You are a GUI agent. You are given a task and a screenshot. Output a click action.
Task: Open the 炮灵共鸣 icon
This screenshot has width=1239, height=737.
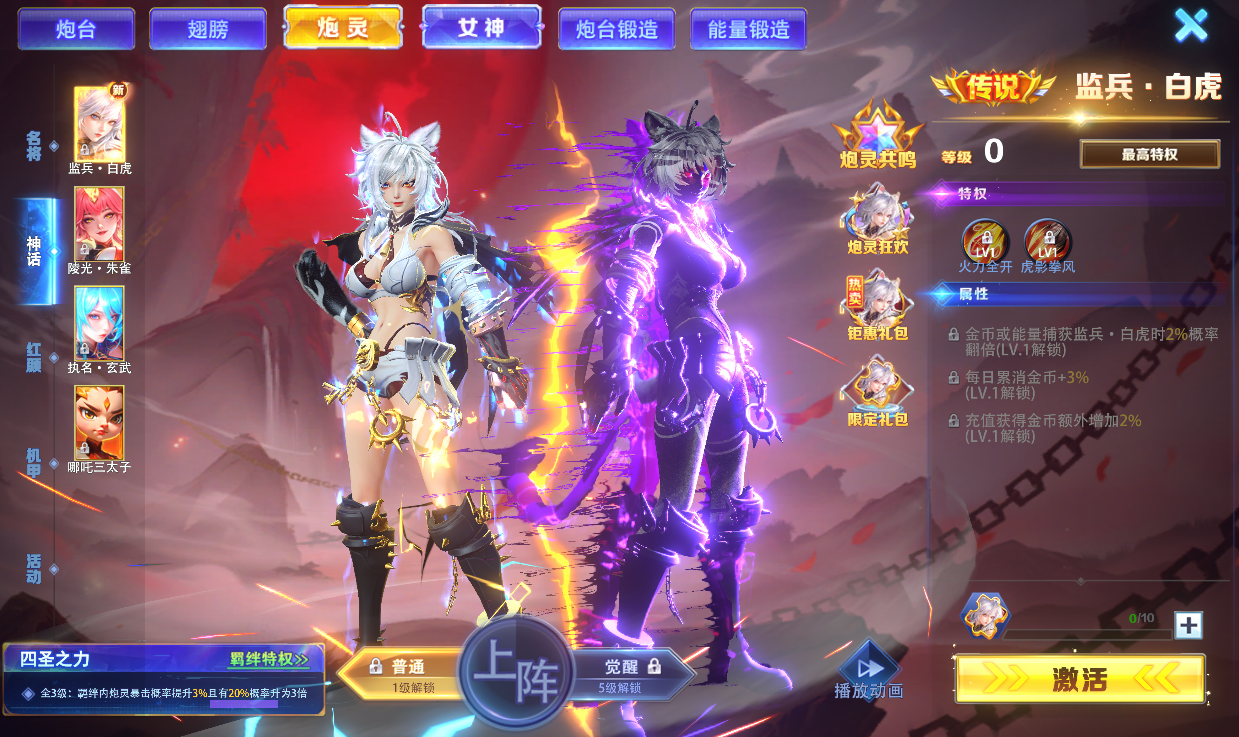pos(877,134)
